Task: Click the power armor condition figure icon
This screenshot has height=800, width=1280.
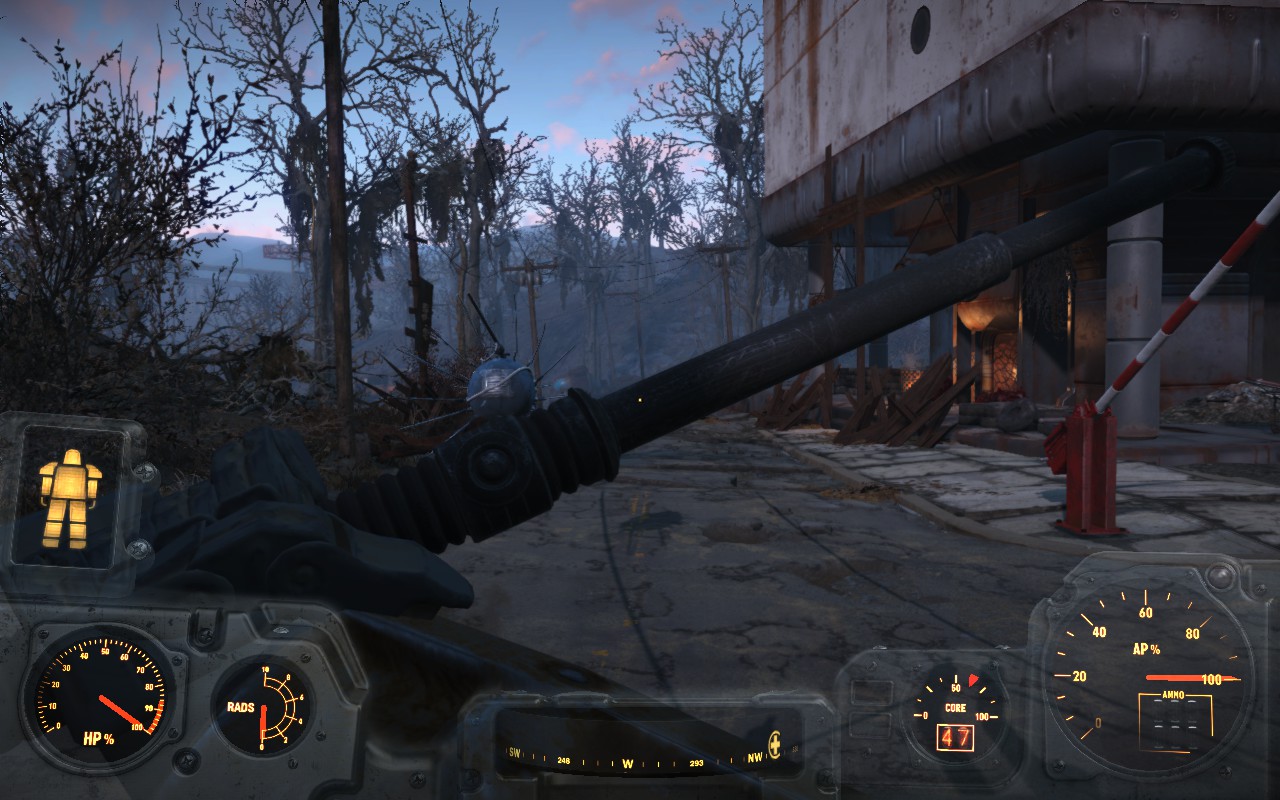Action: pyautogui.click(x=70, y=498)
